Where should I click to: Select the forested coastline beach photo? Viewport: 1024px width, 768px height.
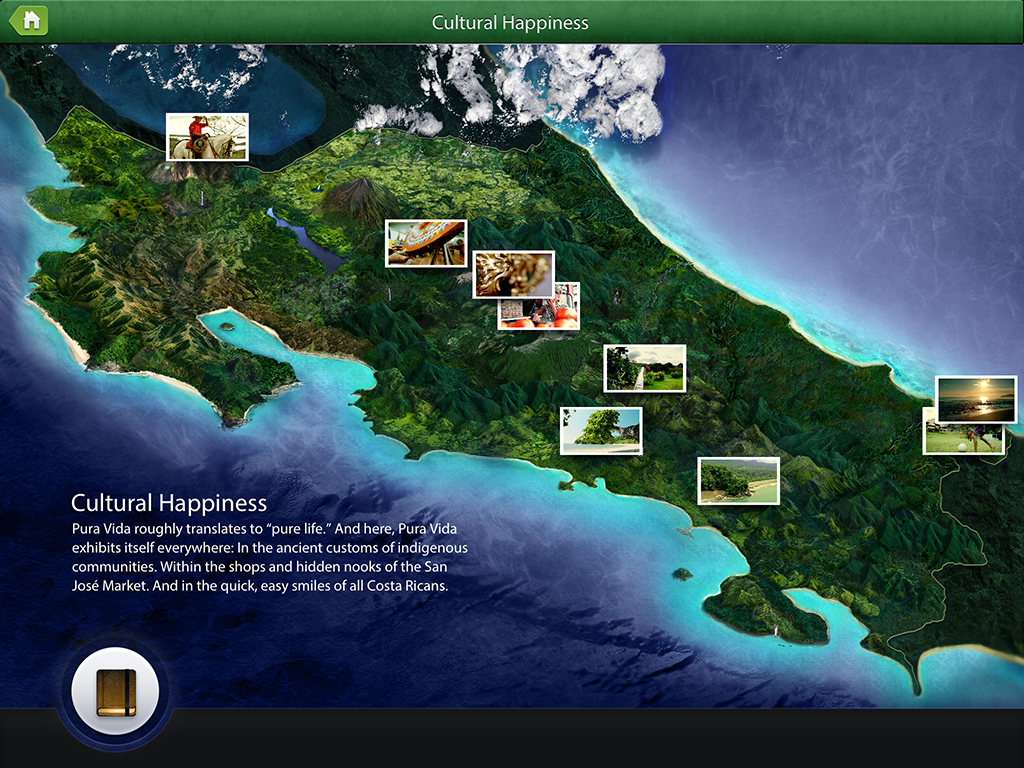[738, 480]
